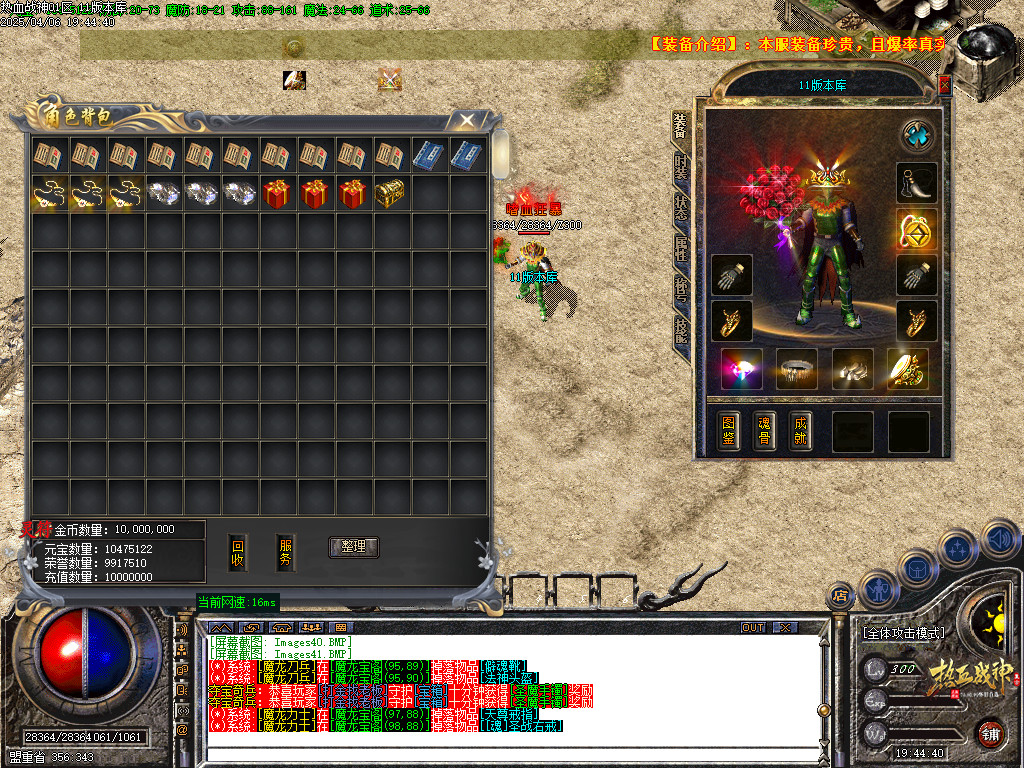
Task: Close the 角色背包 inventory window
Action: coord(466,121)
